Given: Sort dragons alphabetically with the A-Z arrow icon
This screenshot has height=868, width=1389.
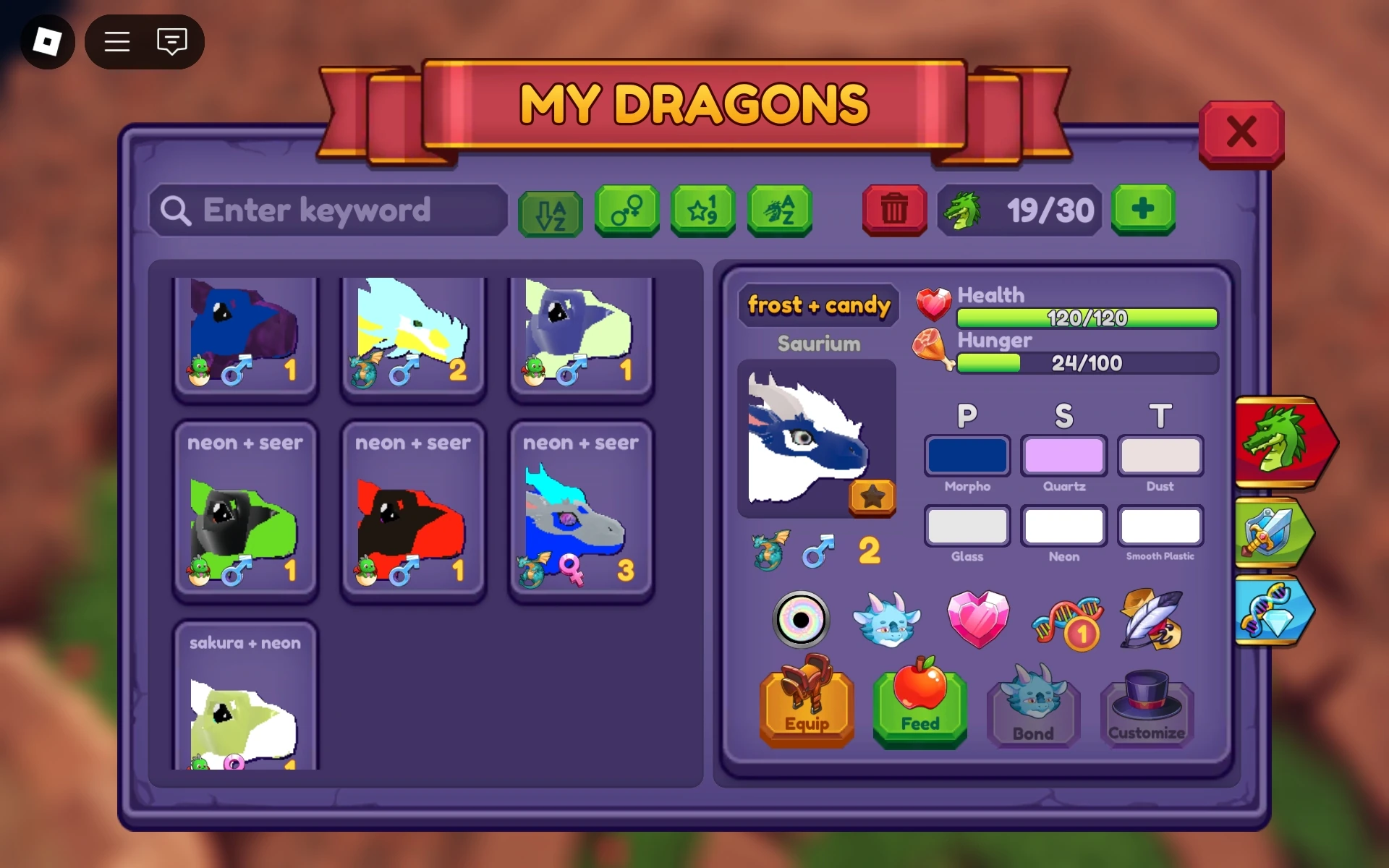Looking at the screenshot, I should (550, 211).
